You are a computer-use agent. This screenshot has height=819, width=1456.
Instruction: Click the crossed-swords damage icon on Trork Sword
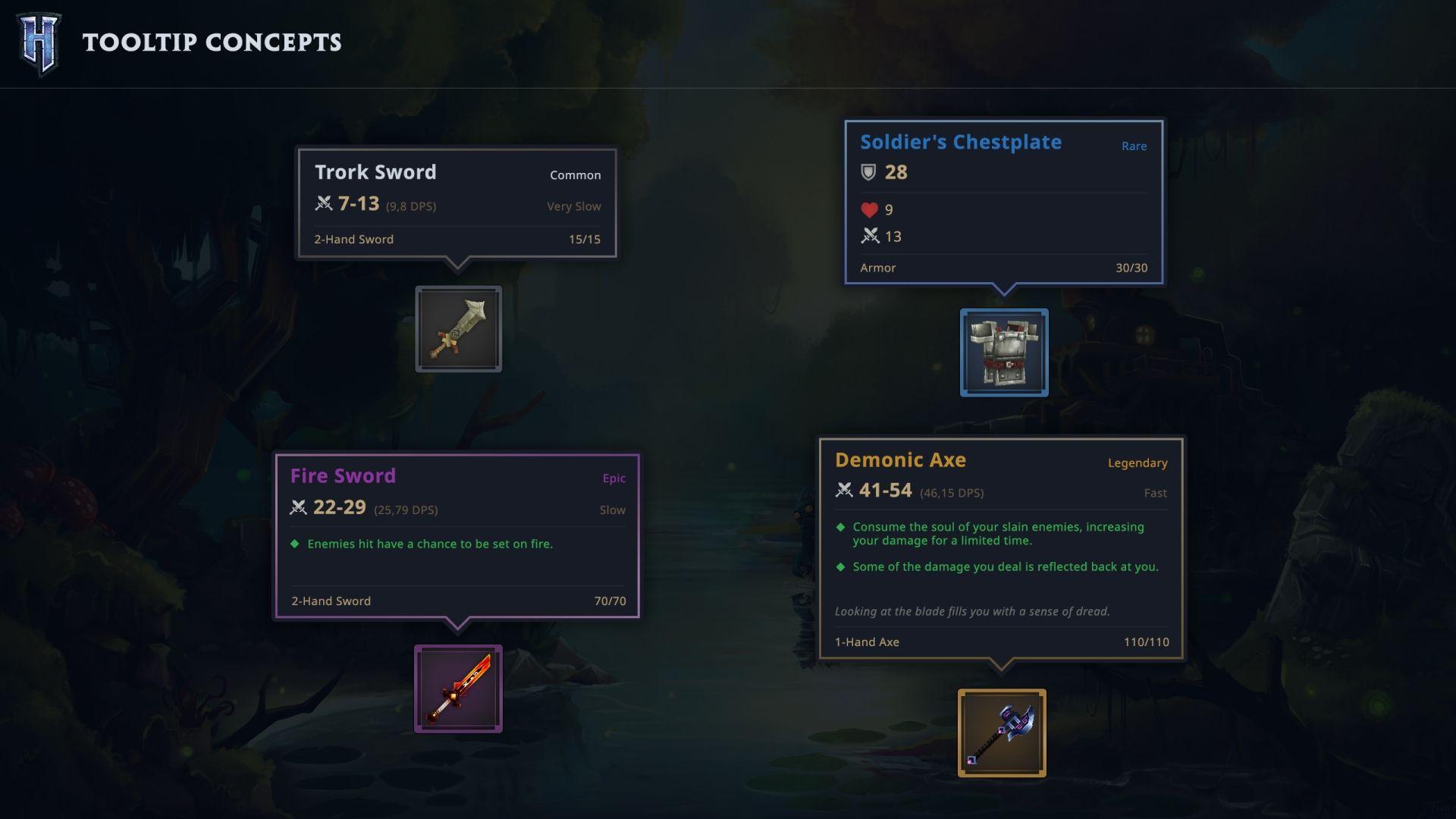coord(324,203)
